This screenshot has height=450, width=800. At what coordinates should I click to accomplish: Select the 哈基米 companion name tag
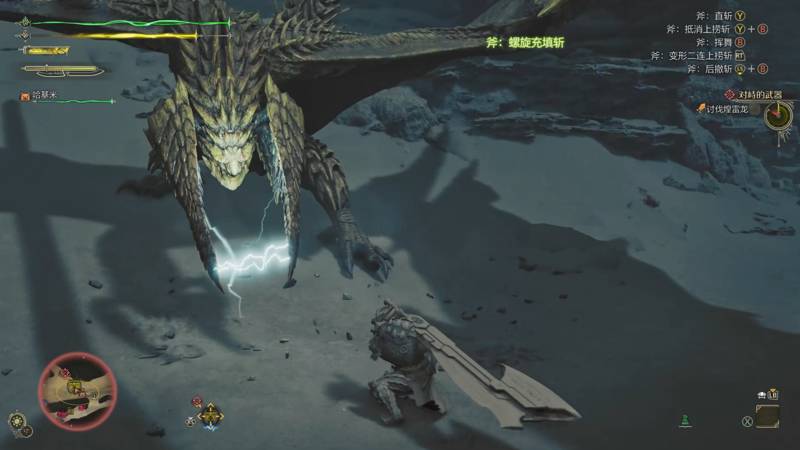[42, 96]
